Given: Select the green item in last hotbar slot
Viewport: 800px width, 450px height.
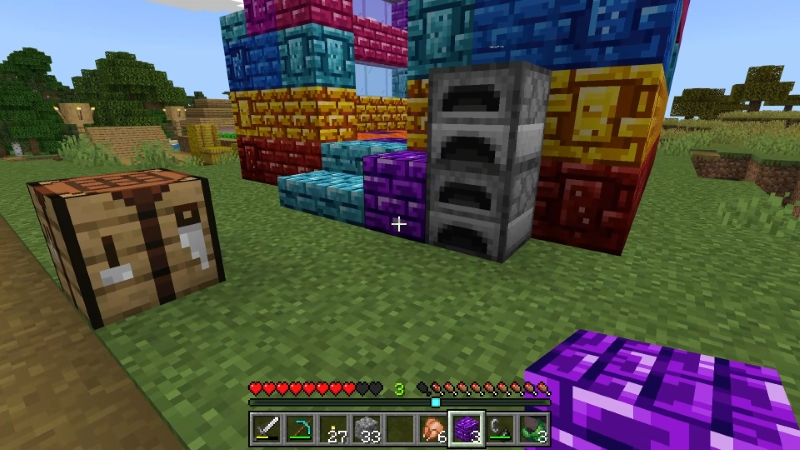Looking at the screenshot, I should [x=533, y=428].
